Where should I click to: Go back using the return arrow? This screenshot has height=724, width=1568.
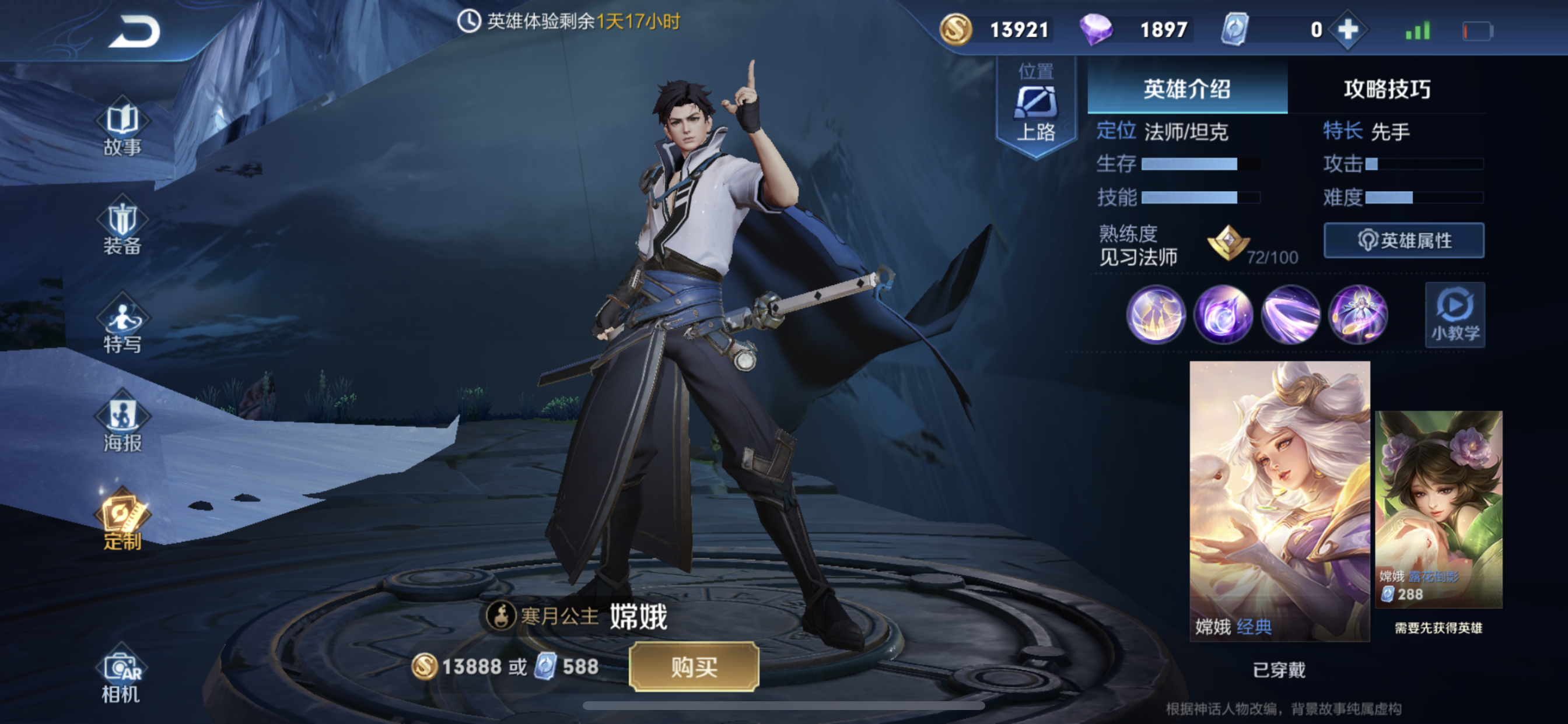coord(135,32)
